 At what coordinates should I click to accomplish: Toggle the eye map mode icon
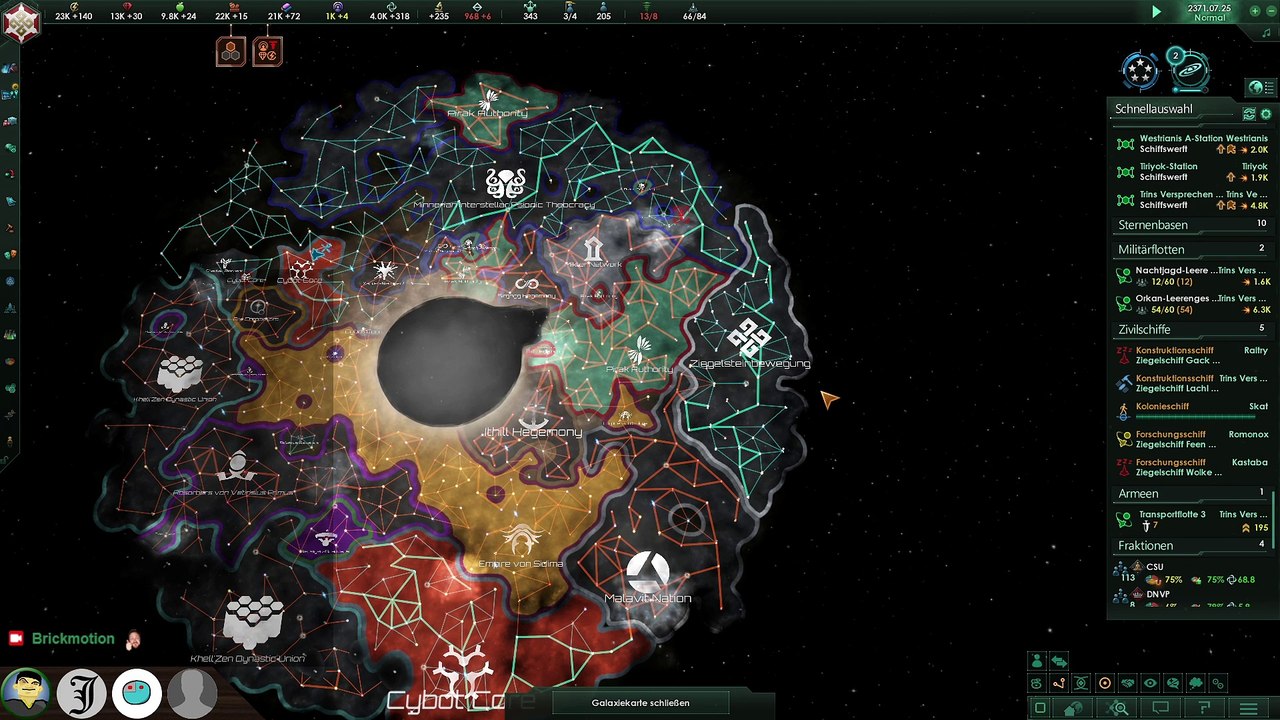[x=1150, y=684]
